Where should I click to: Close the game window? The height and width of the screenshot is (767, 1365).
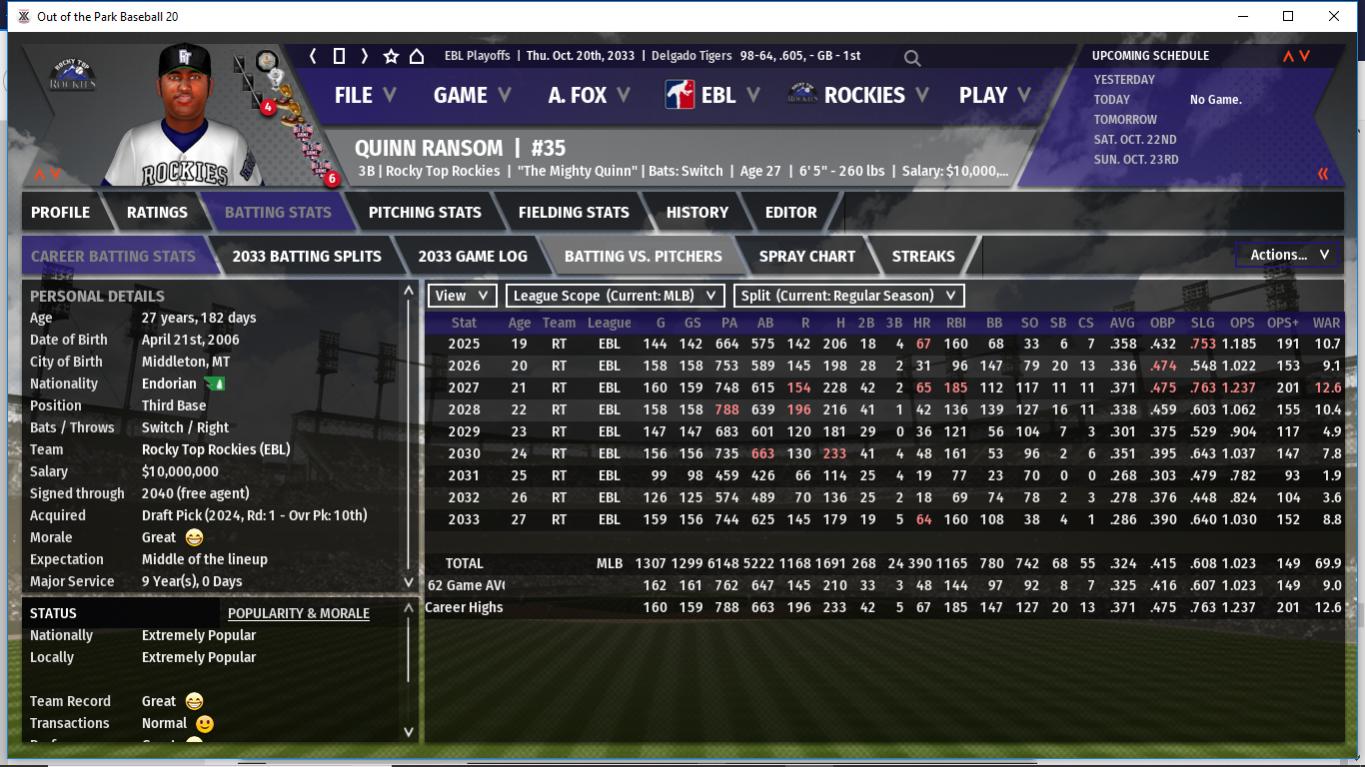(x=1333, y=16)
